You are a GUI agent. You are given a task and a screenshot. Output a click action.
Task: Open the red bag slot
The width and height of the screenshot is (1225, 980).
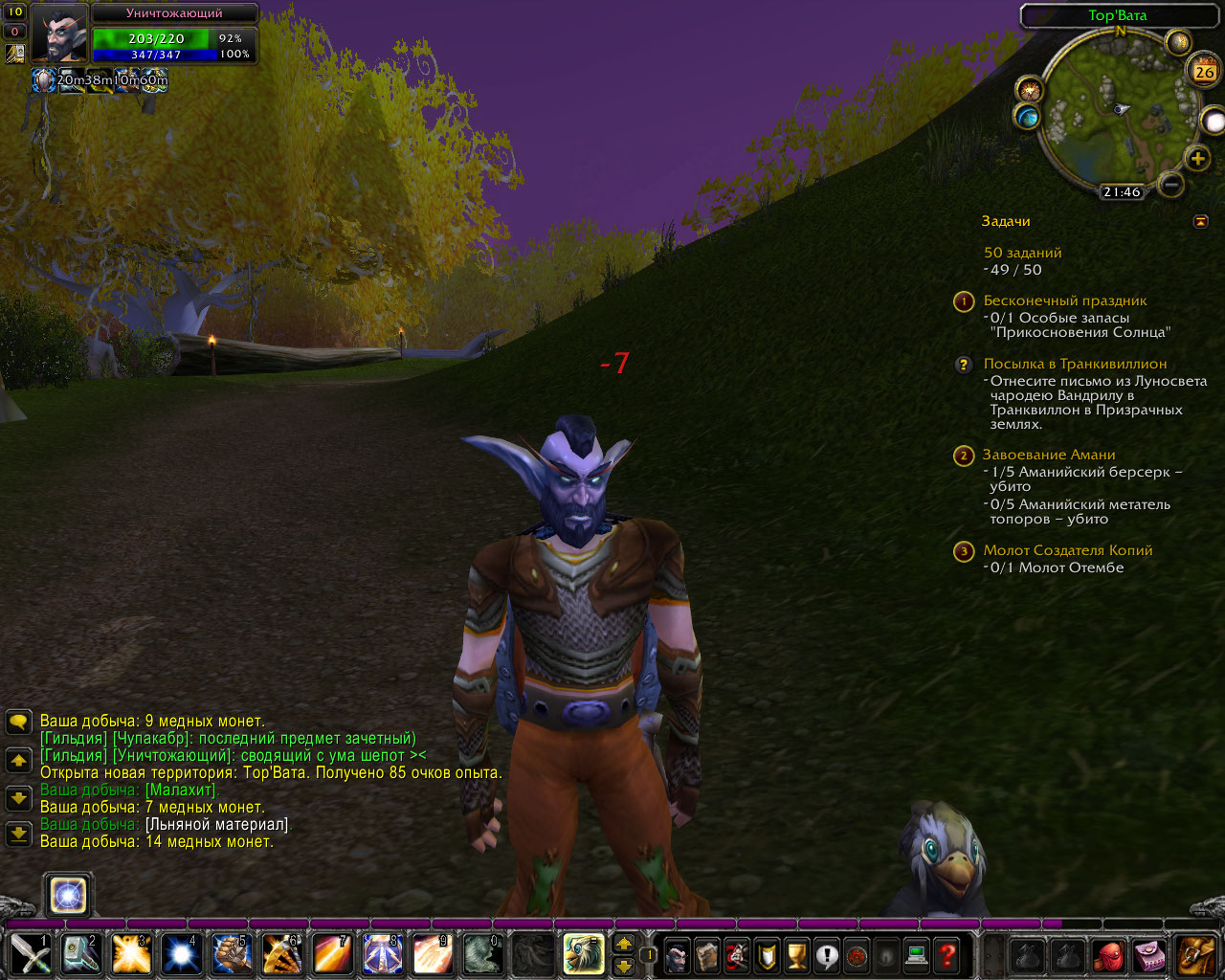pos(1107,955)
